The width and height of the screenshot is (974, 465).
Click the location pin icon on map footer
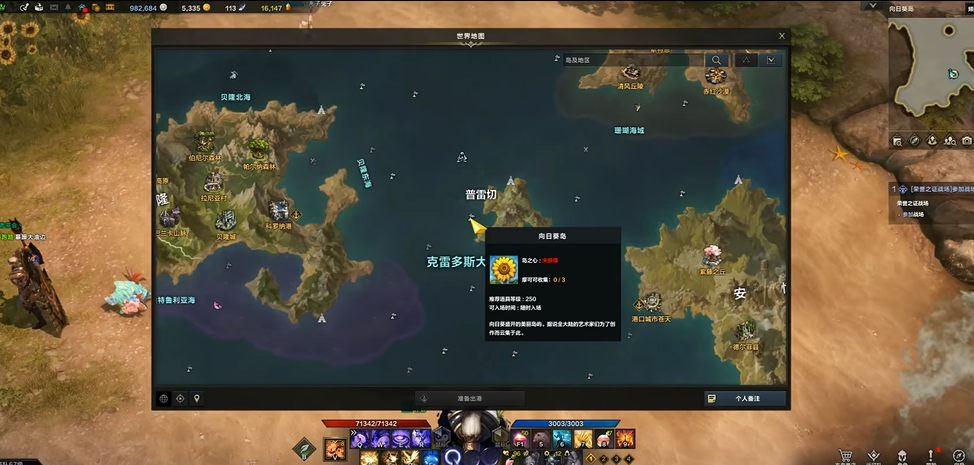[197, 398]
